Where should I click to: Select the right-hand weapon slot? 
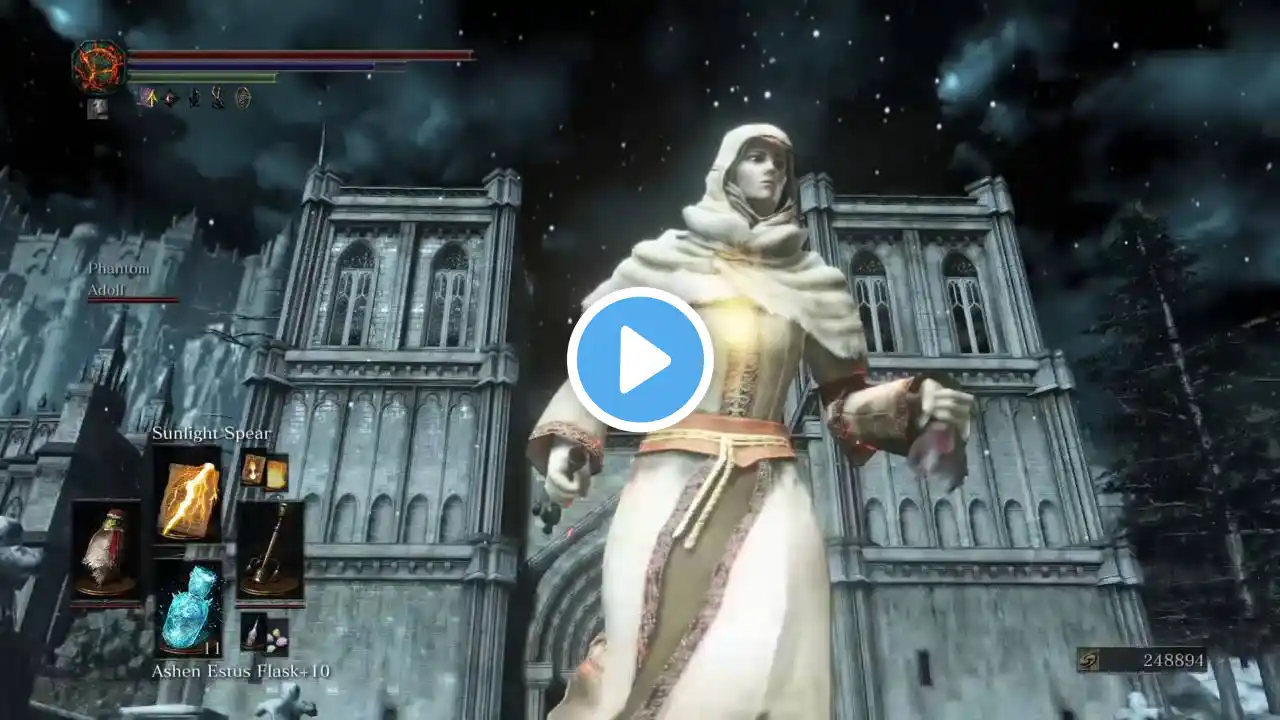pos(269,552)
